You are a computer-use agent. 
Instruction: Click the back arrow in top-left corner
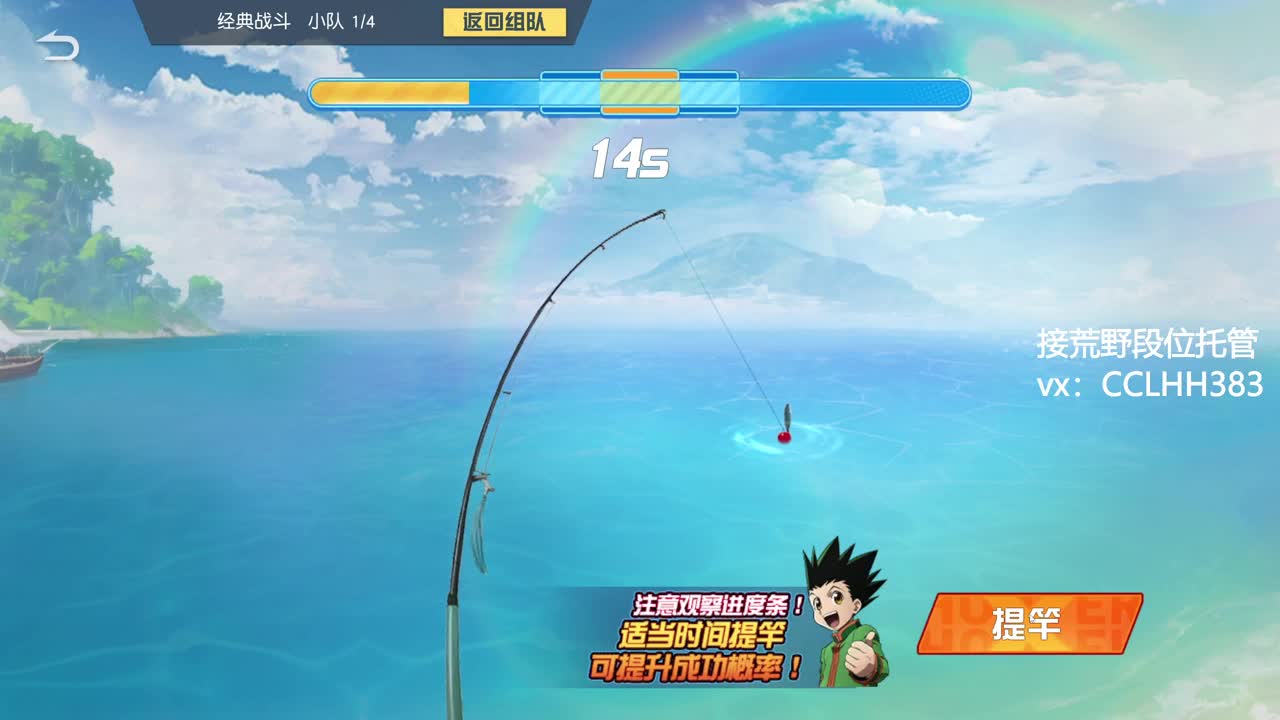pos(57,45)
